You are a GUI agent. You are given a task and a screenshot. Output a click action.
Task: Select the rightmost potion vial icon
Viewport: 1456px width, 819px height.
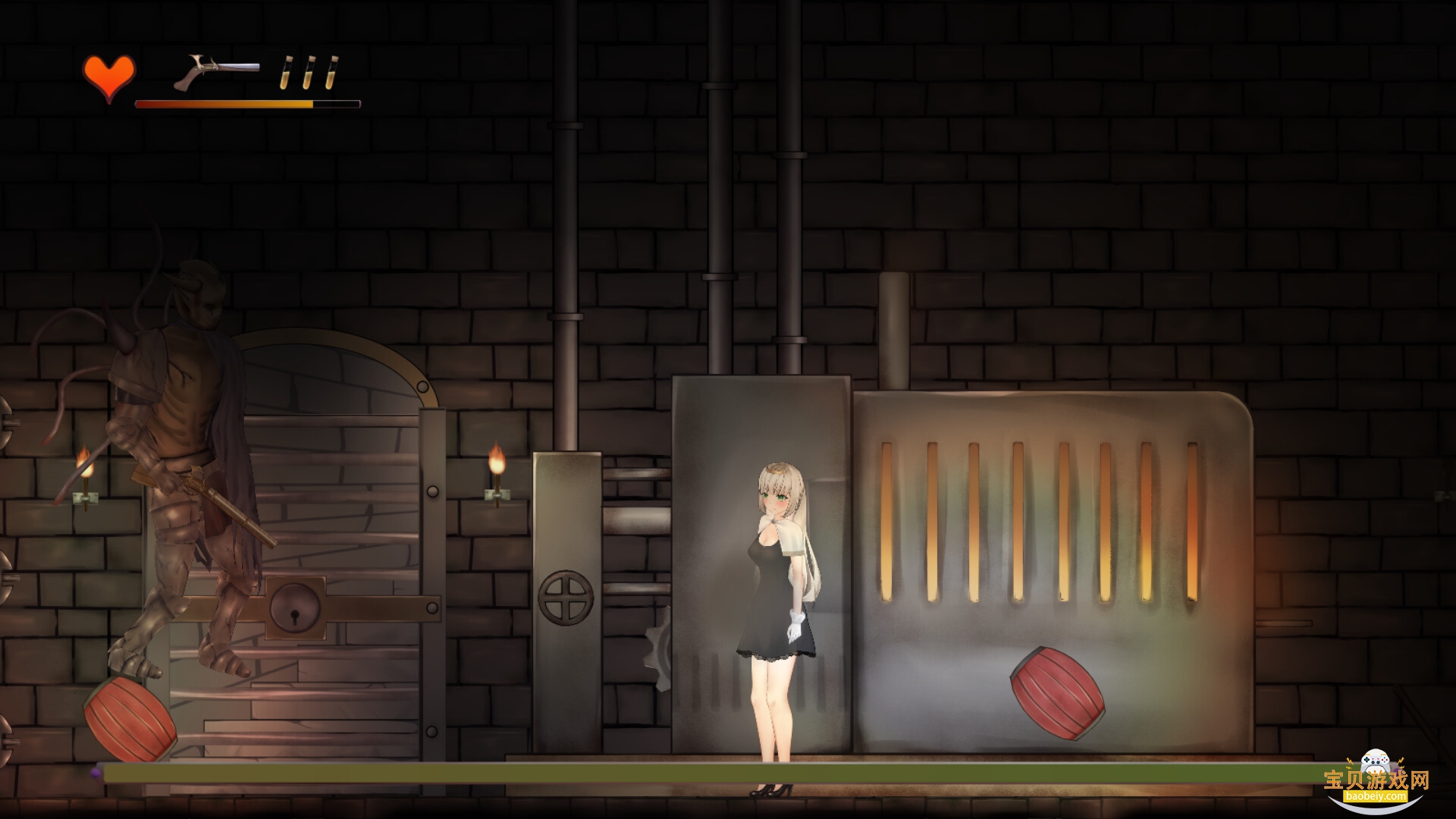click(332, 74)
